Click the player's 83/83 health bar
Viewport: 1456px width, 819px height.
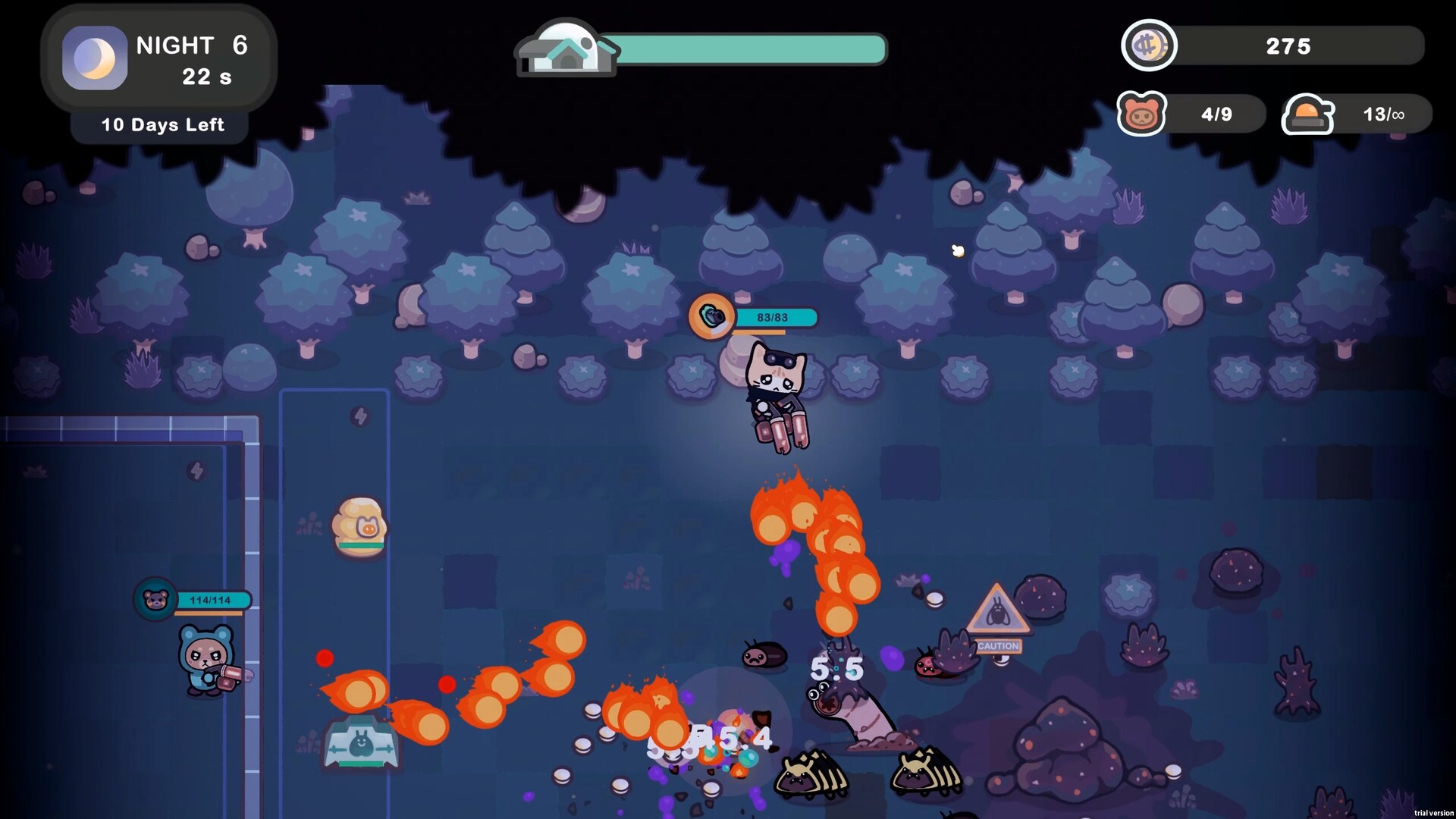pos(775,318)
